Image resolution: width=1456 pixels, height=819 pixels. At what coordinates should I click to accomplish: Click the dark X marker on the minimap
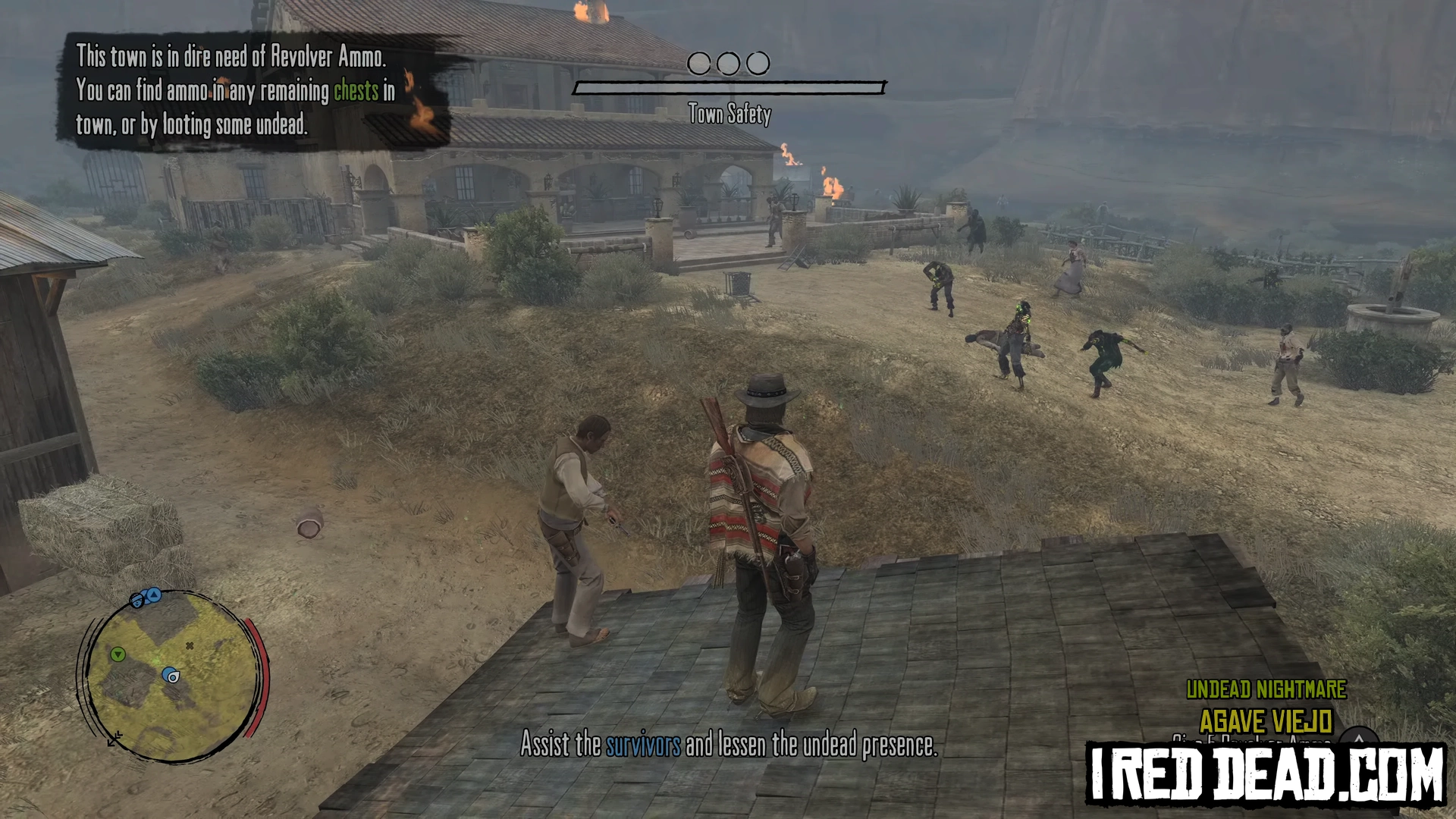(x=190, y=646)
